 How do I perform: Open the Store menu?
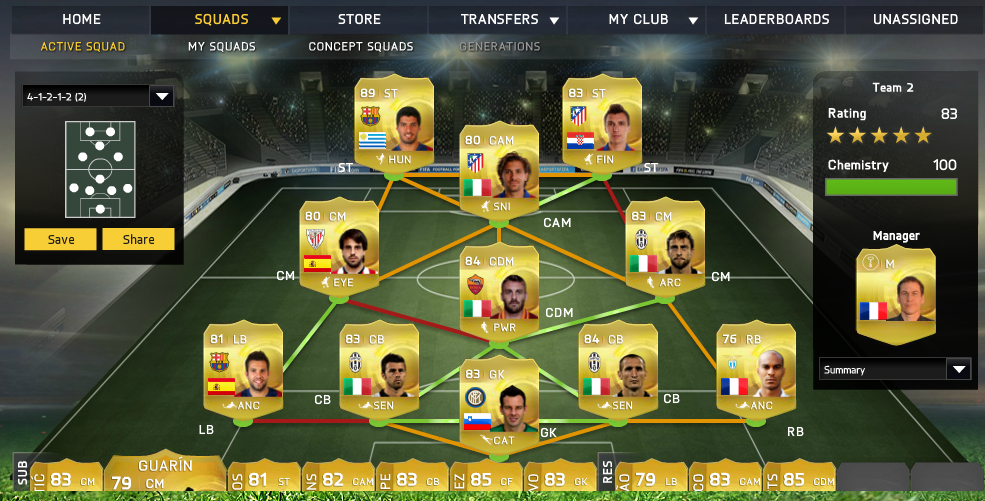[359, 19]
